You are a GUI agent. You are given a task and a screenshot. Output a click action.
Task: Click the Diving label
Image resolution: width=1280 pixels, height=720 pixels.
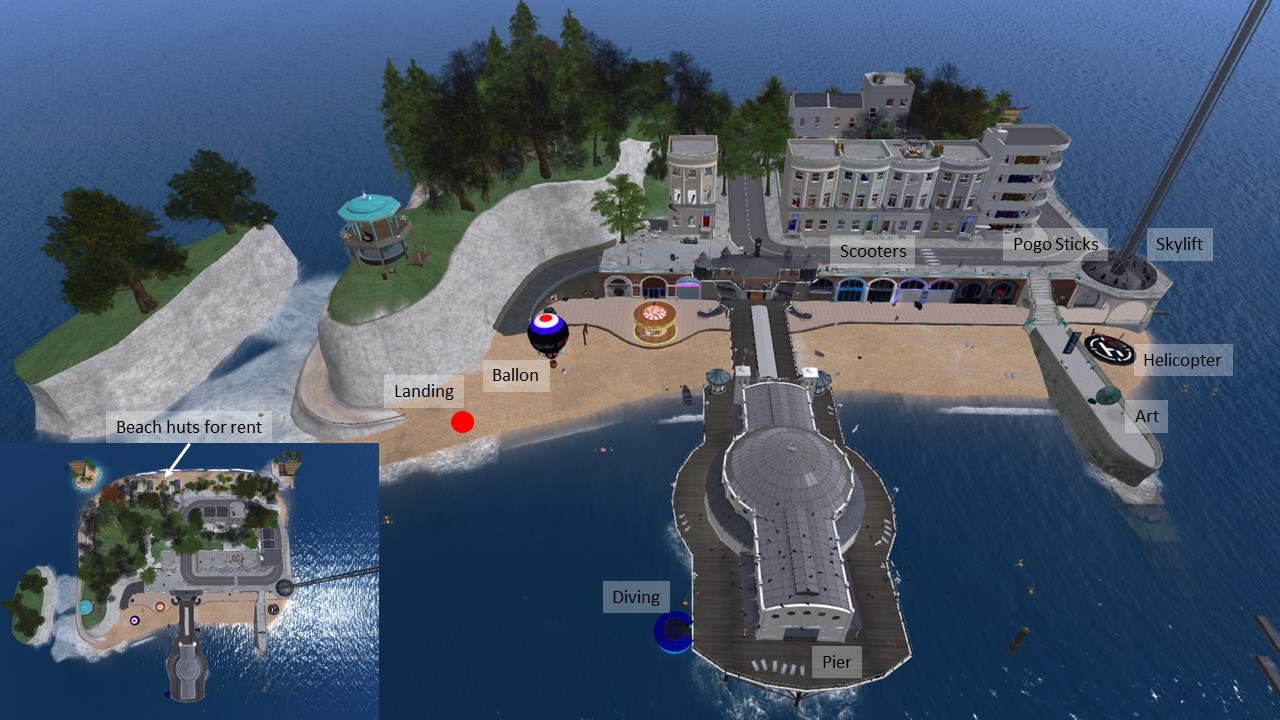[635, 597]
